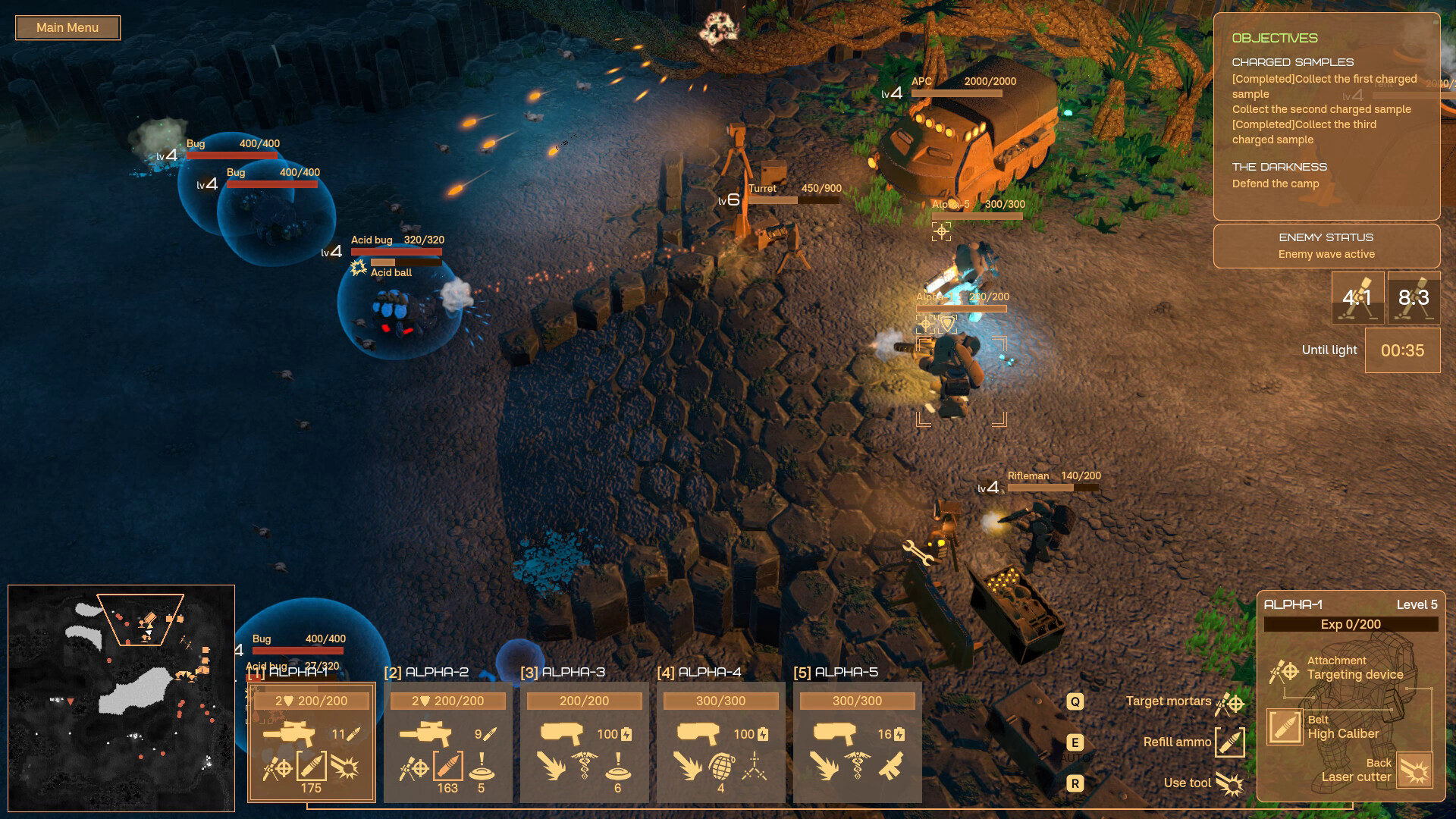Activate the Target mortars ability

pos(1229,703)
